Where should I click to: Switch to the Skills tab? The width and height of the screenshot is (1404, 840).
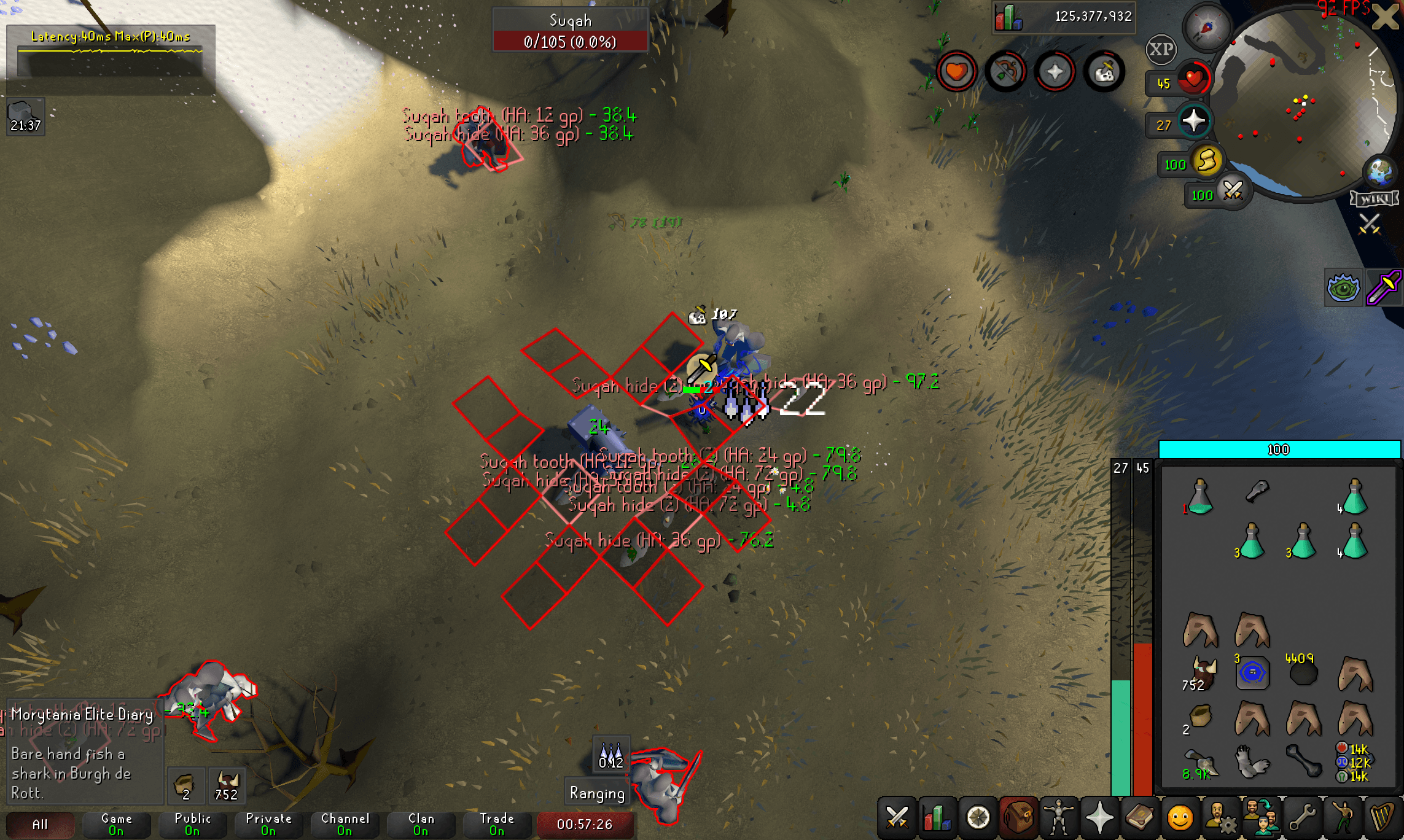937,818
